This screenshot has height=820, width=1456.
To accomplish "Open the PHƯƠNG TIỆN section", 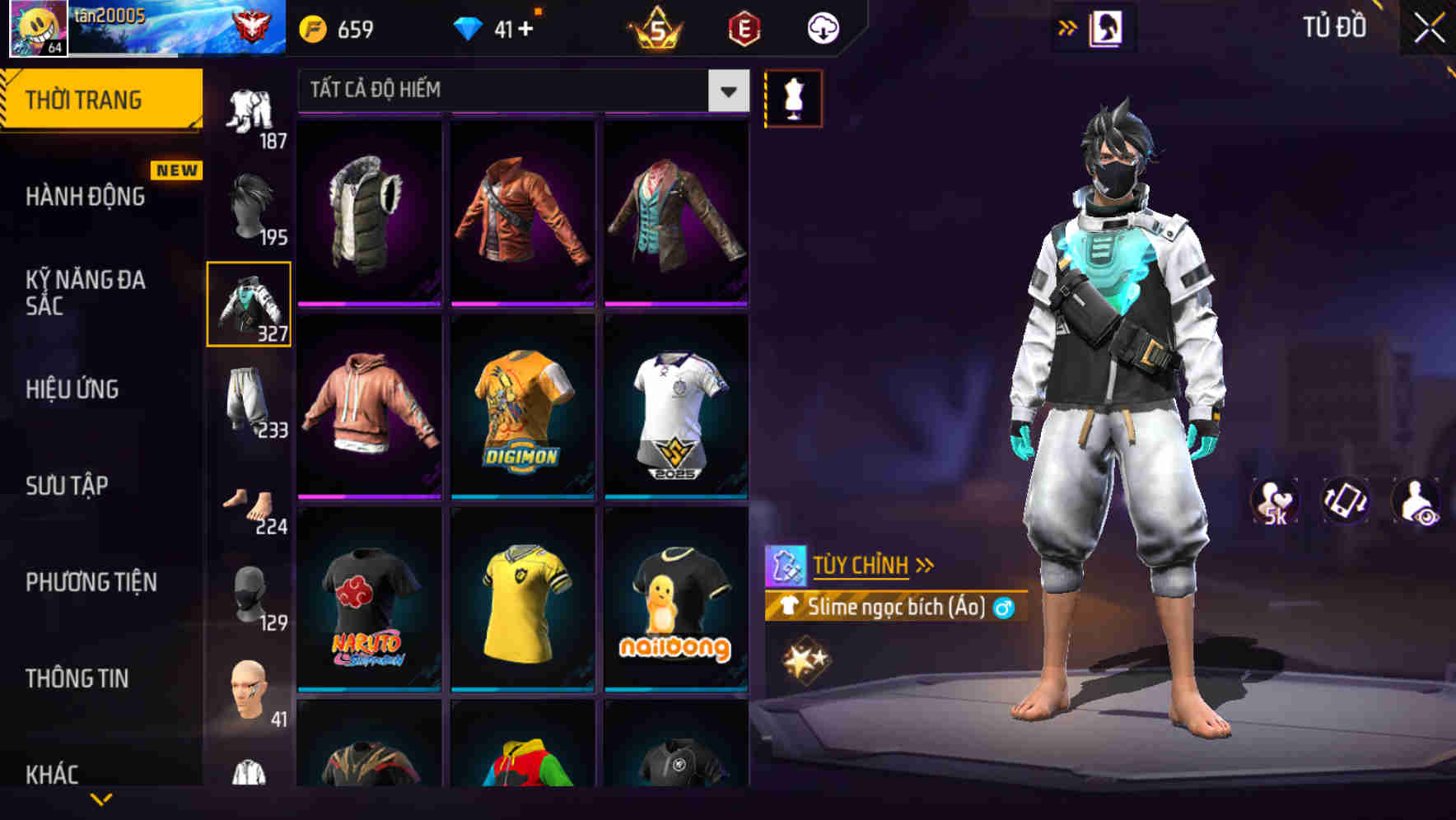I will point(91,581).
